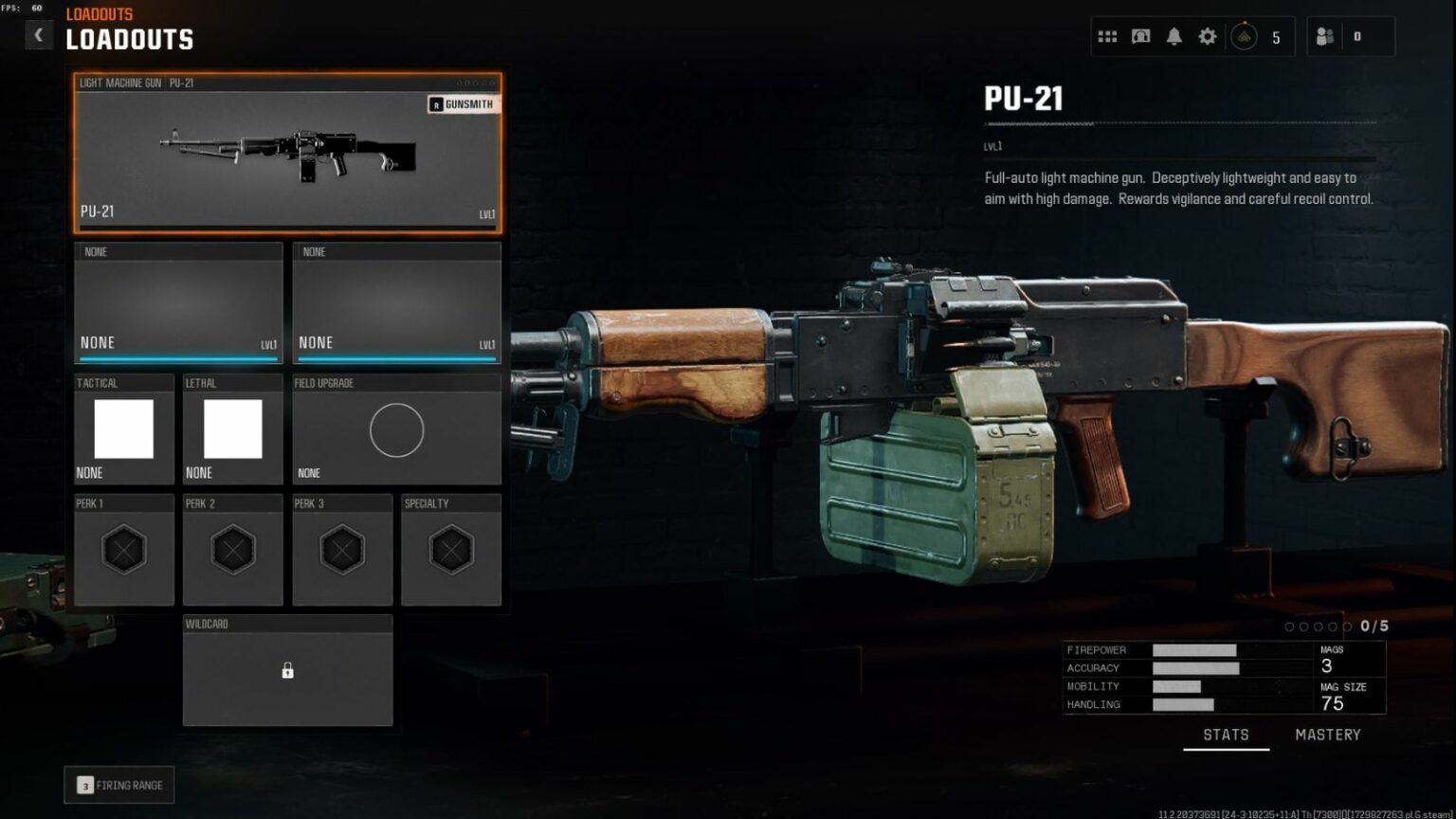The height and width of the screenshot is (819, 1456).
Task: Click the prestige rank emblem showing 5
Action: pos(1245,35)
